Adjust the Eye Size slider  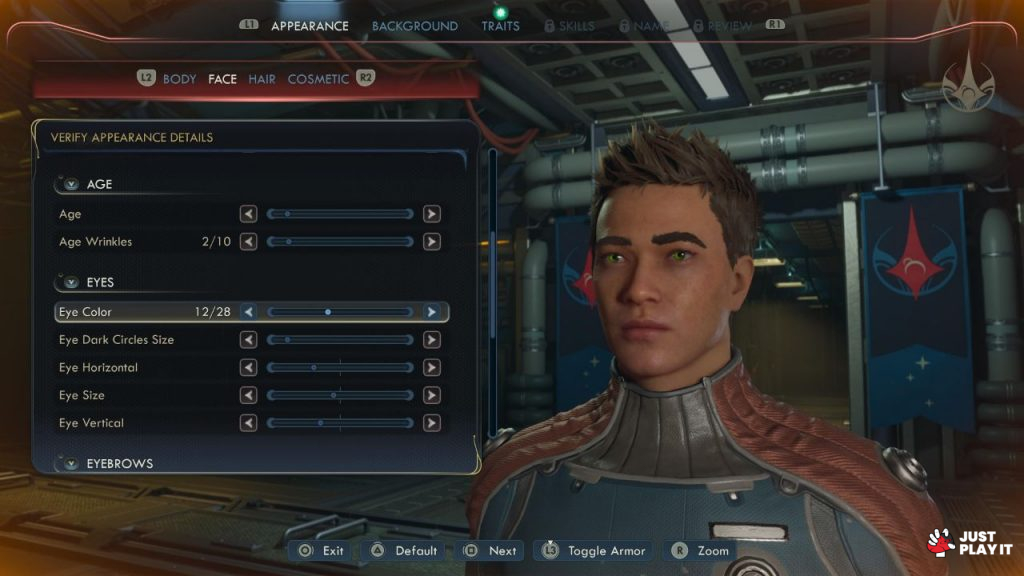pos(340,396)
